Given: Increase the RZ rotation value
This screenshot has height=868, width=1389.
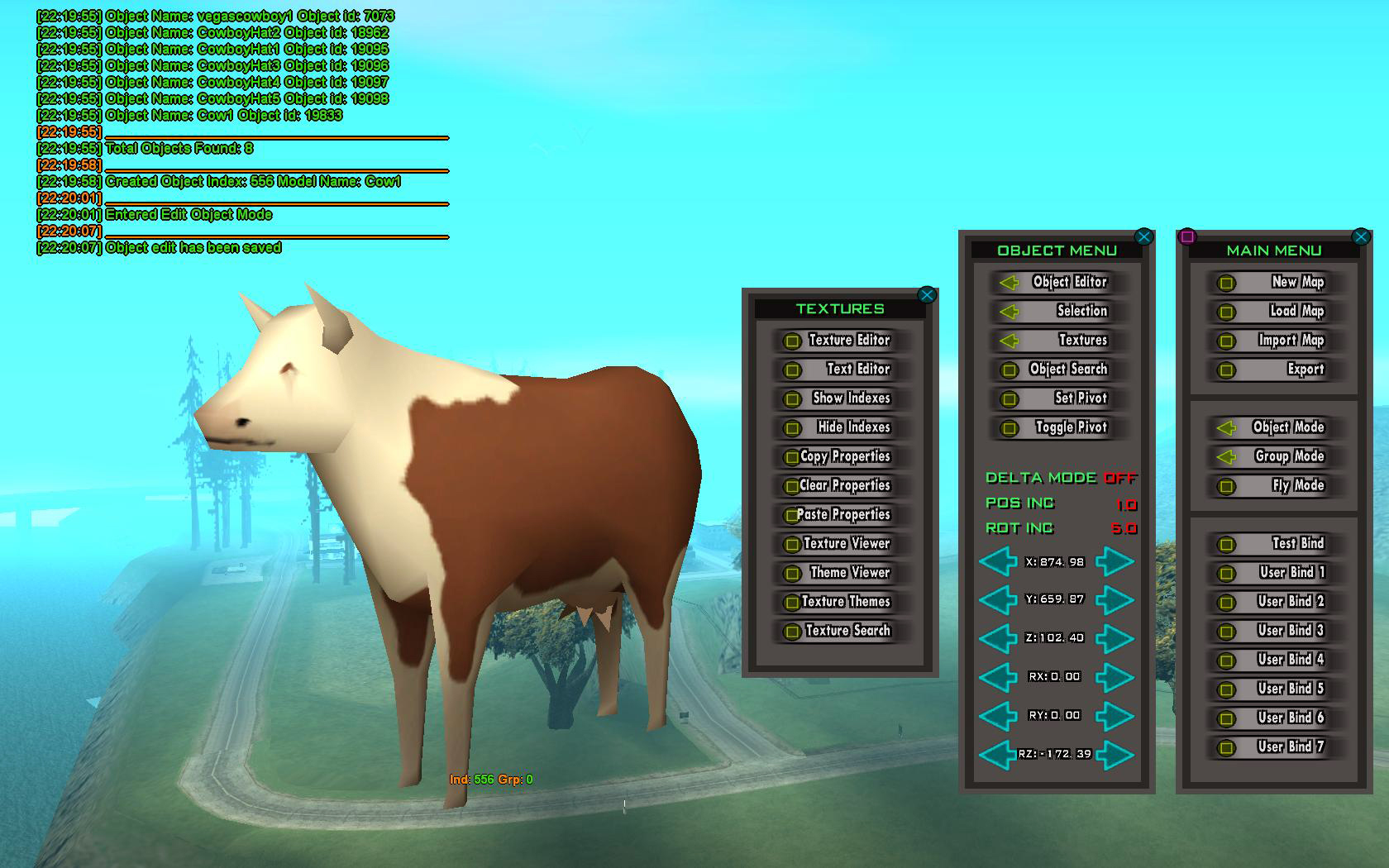Looking at the screenshot, I should (1116, 754).
